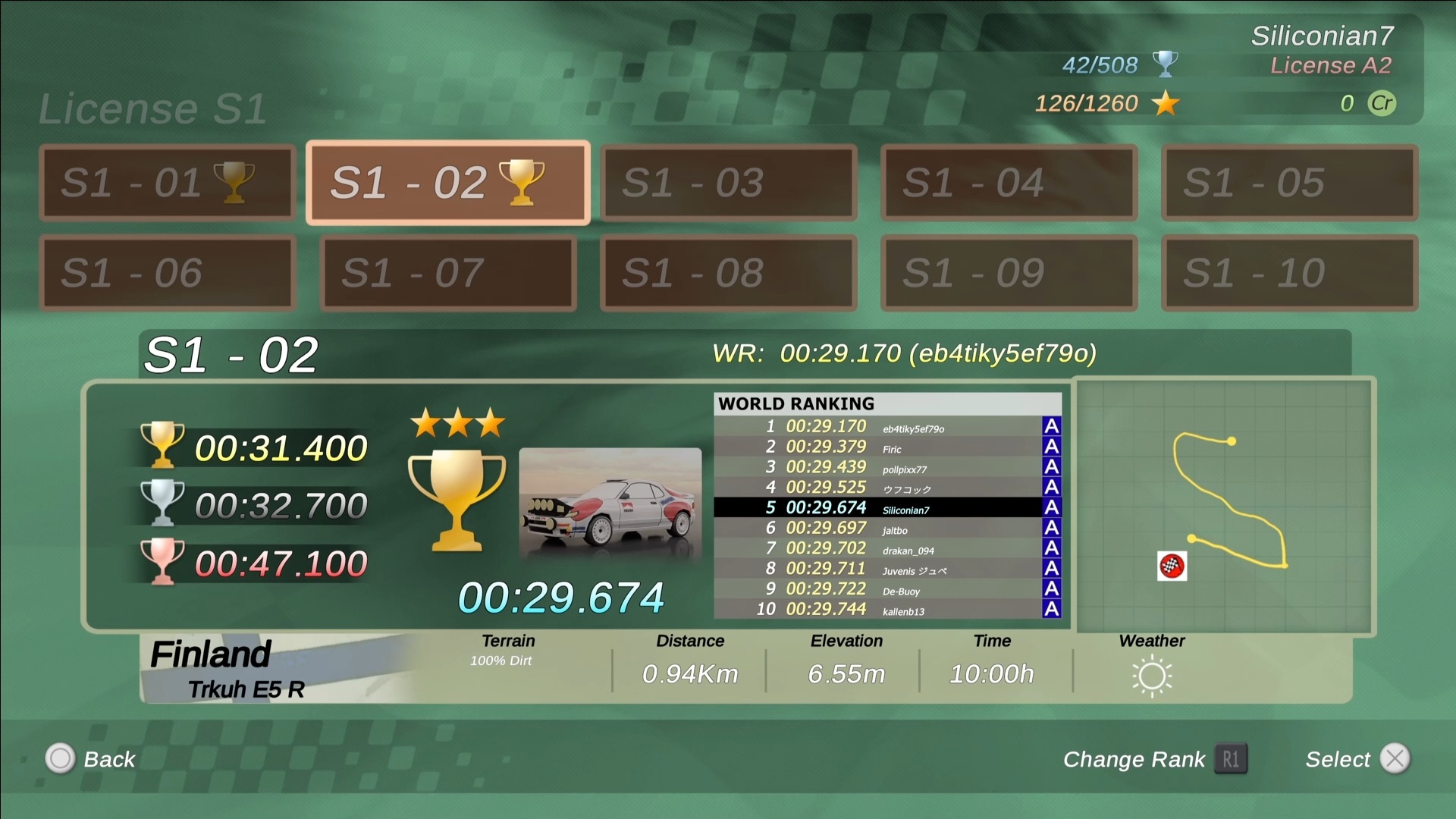Select stage S1 - 04

click(1009, 183)
